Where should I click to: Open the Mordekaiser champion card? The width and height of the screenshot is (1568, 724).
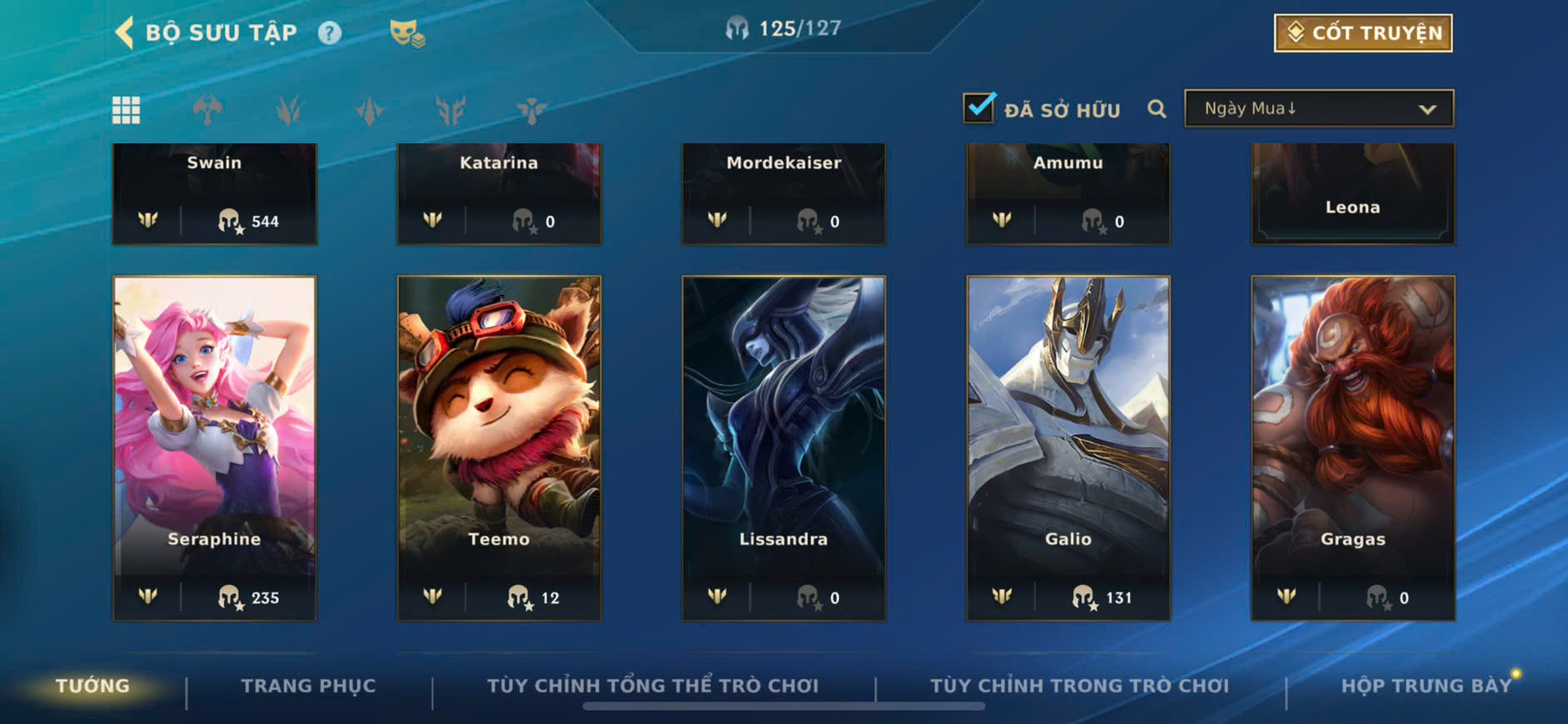[784, 193]
